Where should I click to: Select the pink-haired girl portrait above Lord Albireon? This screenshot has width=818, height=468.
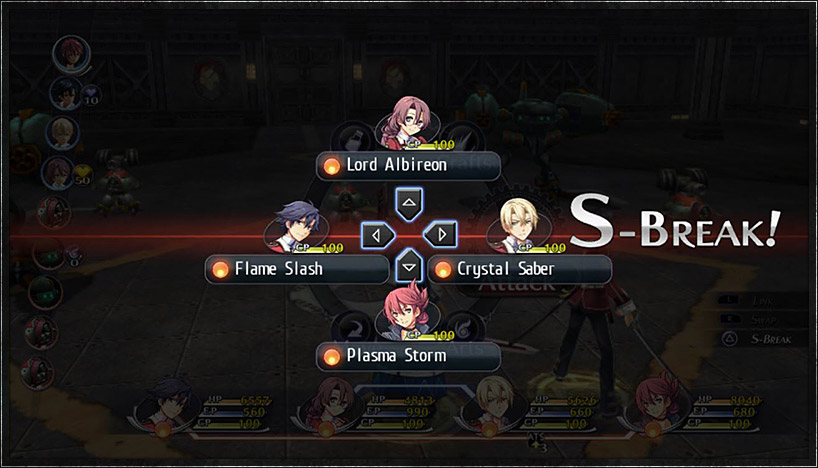408,122
